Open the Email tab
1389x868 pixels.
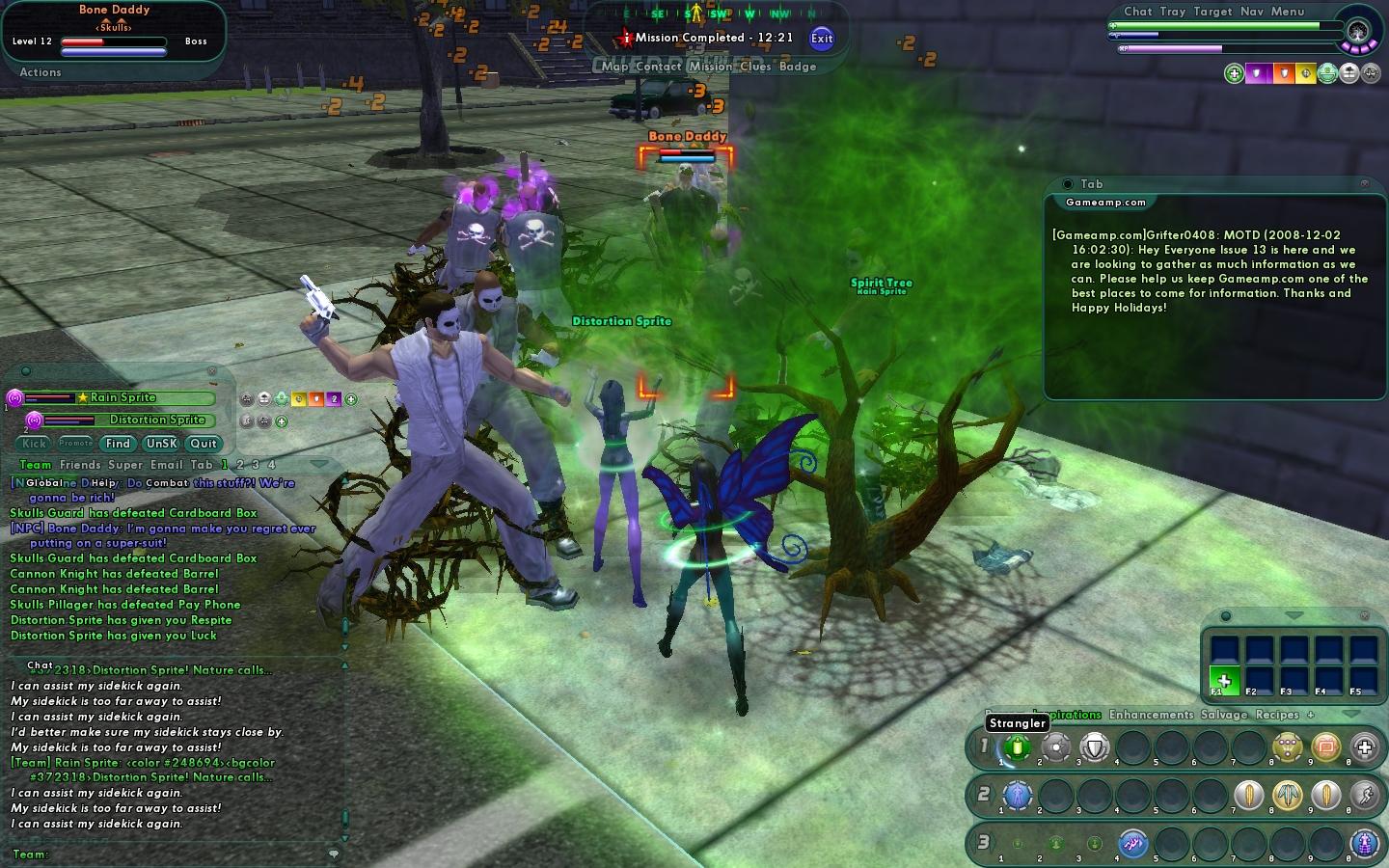tap(166, 465)
